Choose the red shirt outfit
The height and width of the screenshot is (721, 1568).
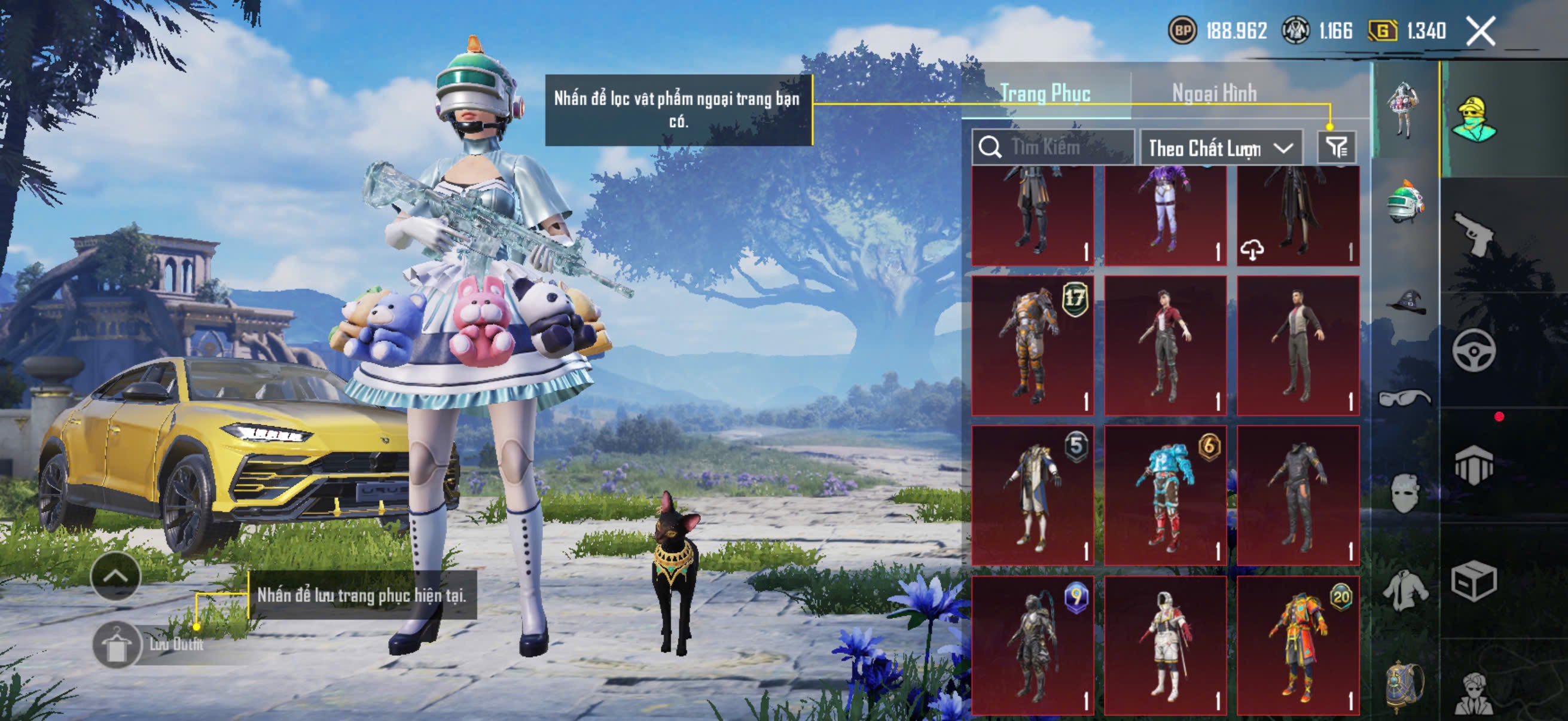point(1165,346)
